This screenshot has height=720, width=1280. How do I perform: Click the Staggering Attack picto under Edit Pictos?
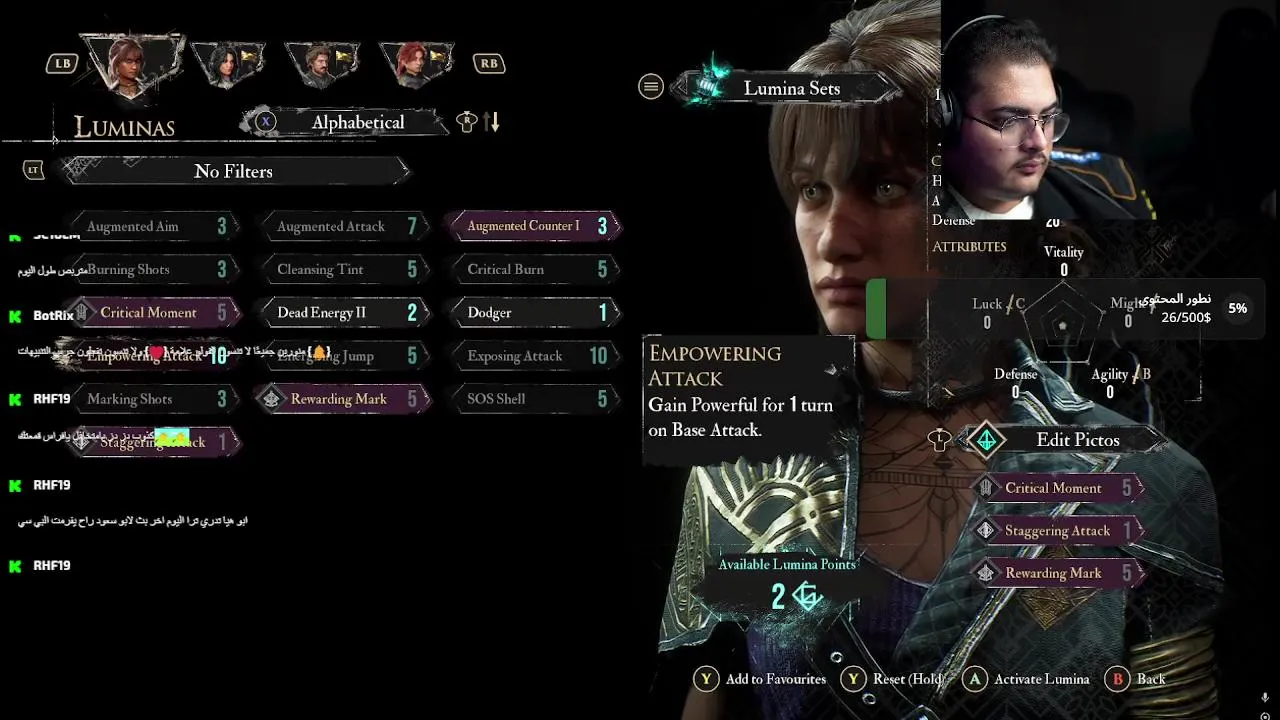1057,531
